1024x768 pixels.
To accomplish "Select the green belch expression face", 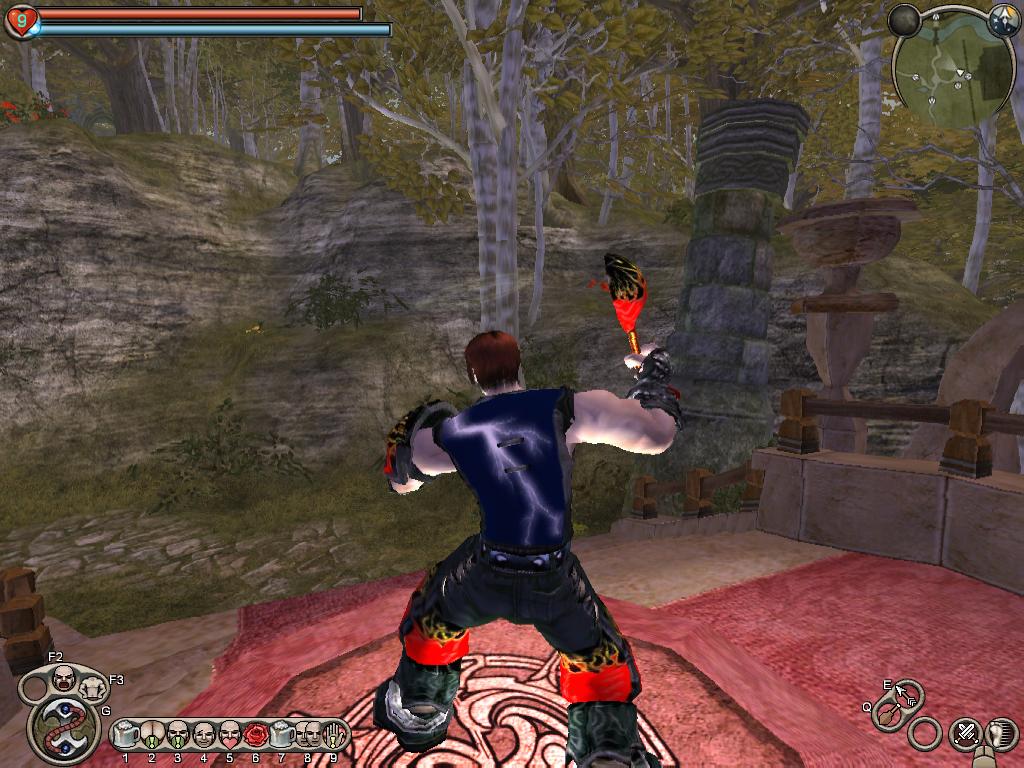I will tap(178, 735).
